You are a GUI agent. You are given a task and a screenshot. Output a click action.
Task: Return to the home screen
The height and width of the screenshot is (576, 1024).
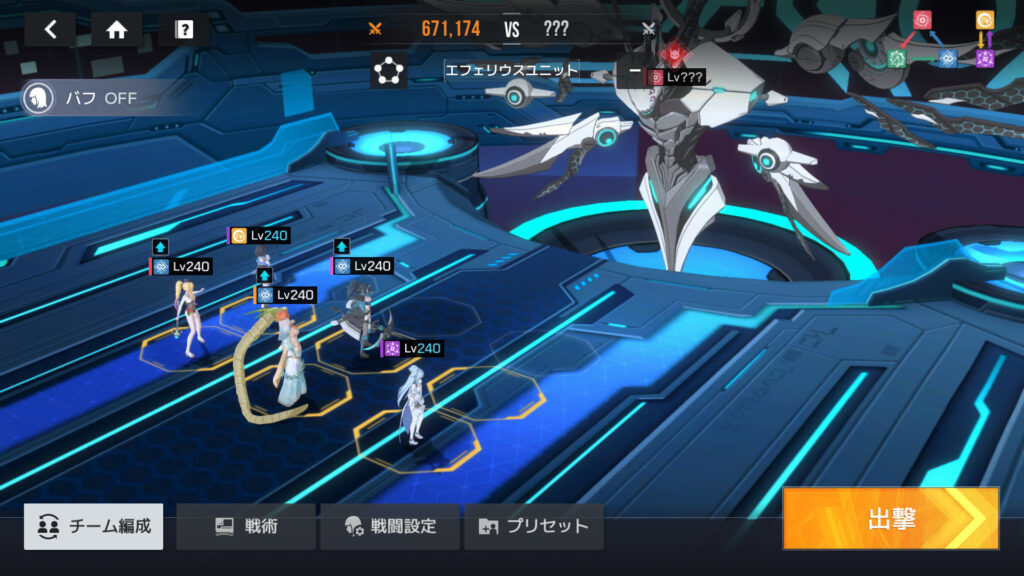117,29
